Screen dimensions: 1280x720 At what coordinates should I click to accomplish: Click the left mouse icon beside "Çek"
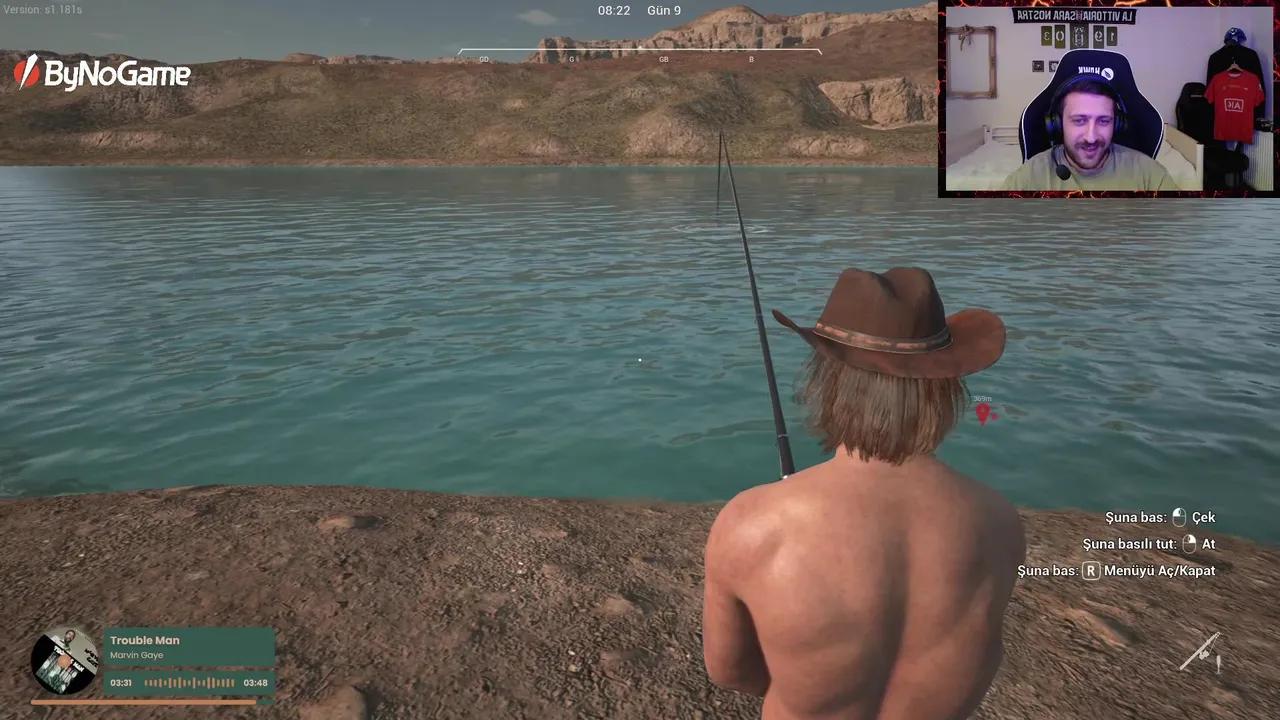pyautogui.click(x=1179, y=517)
